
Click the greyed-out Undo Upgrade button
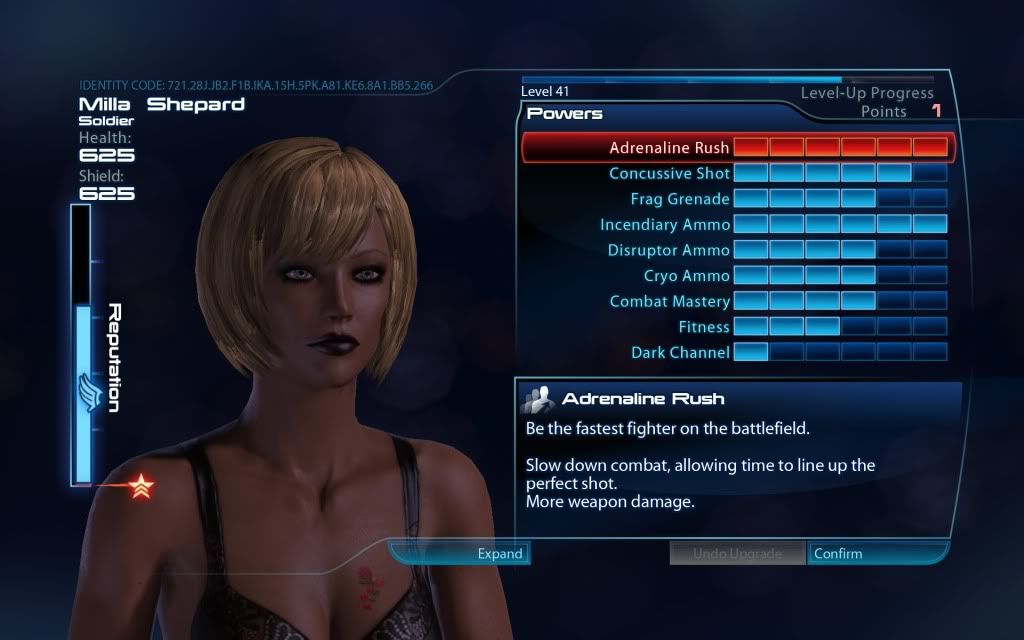737,553
